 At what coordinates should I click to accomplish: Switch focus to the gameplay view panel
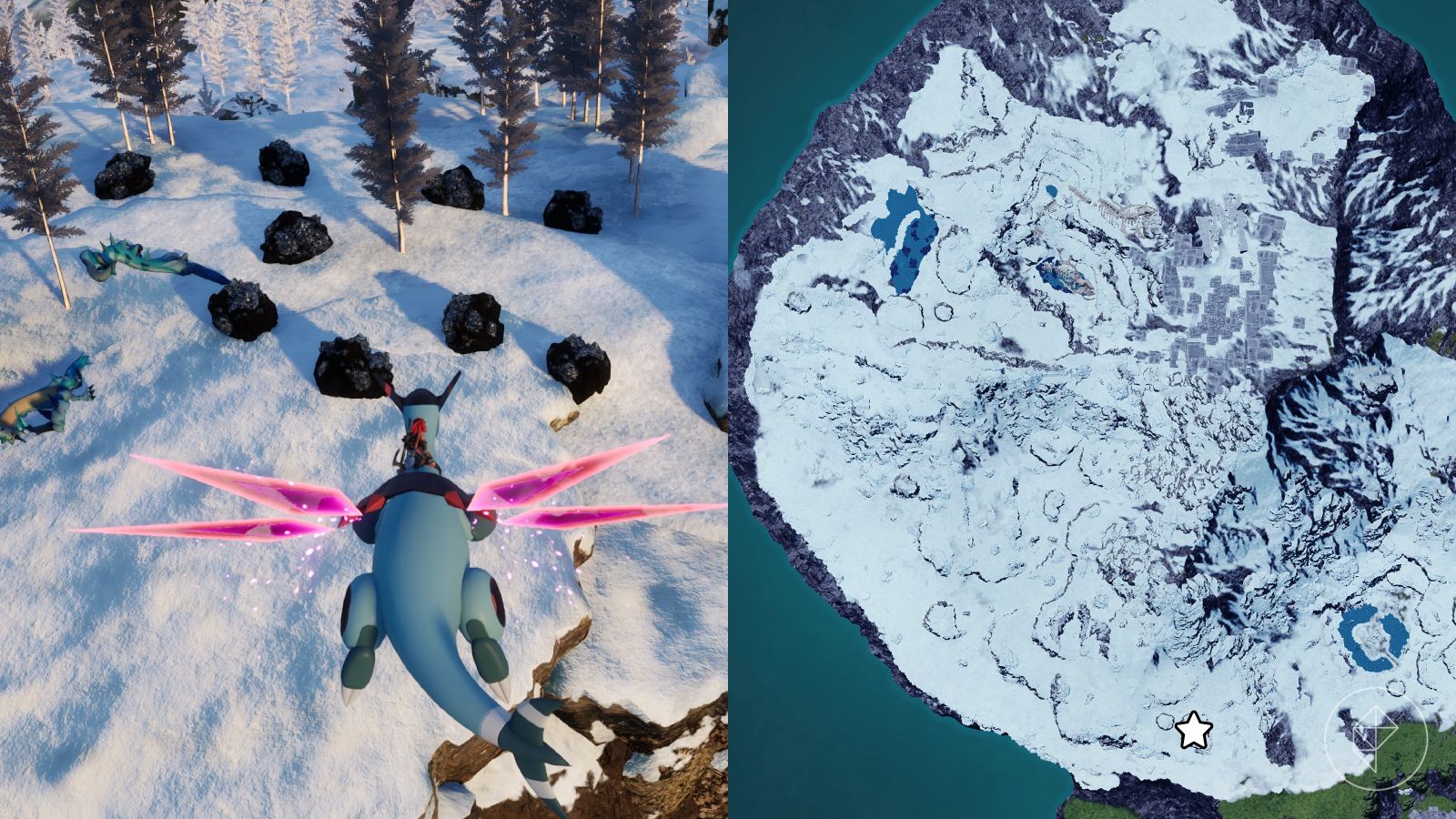364,409
